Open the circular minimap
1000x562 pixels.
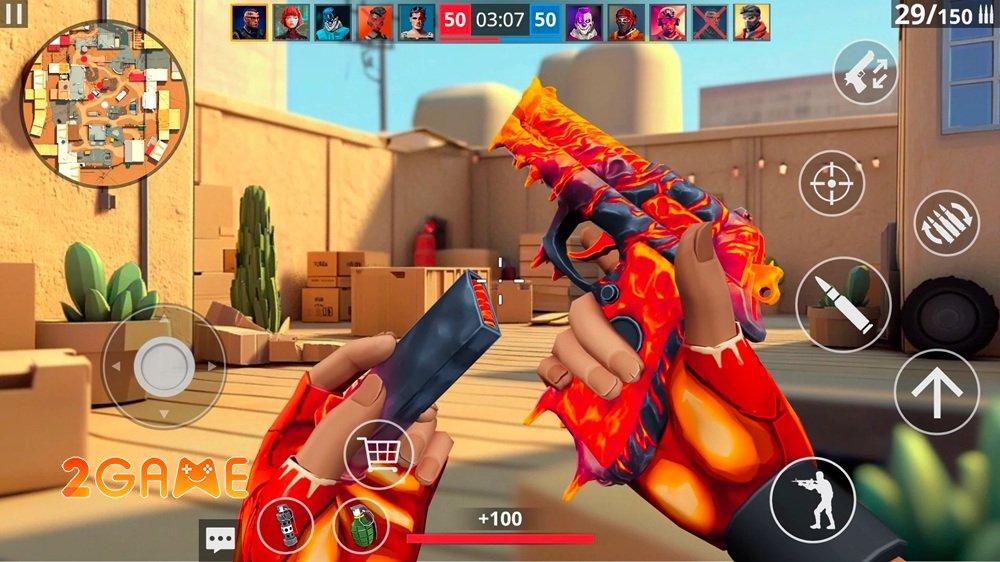104,103
